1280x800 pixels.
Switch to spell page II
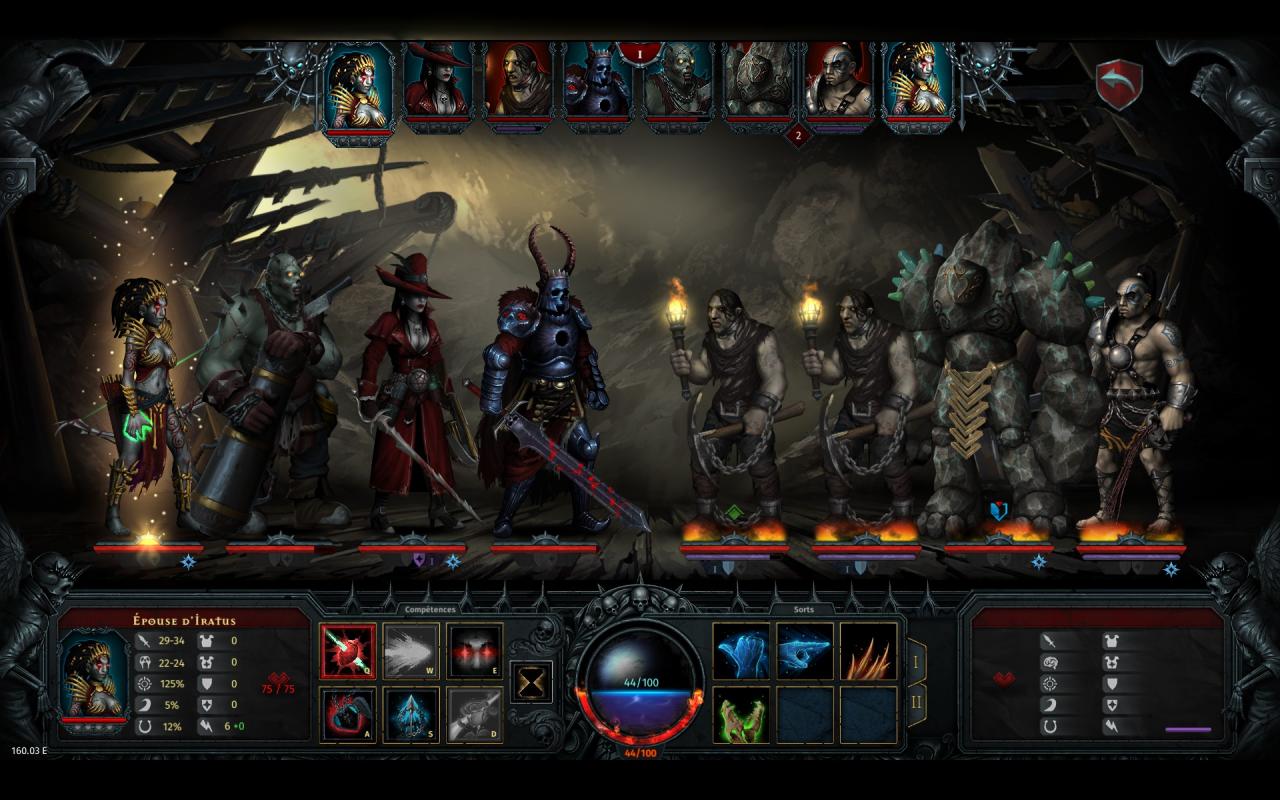click(915, 704)
